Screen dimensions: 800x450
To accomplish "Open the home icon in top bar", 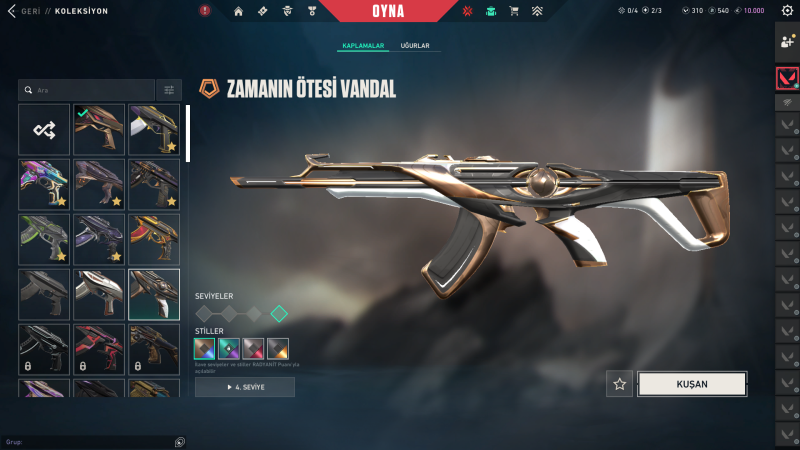I will point(238,11).
